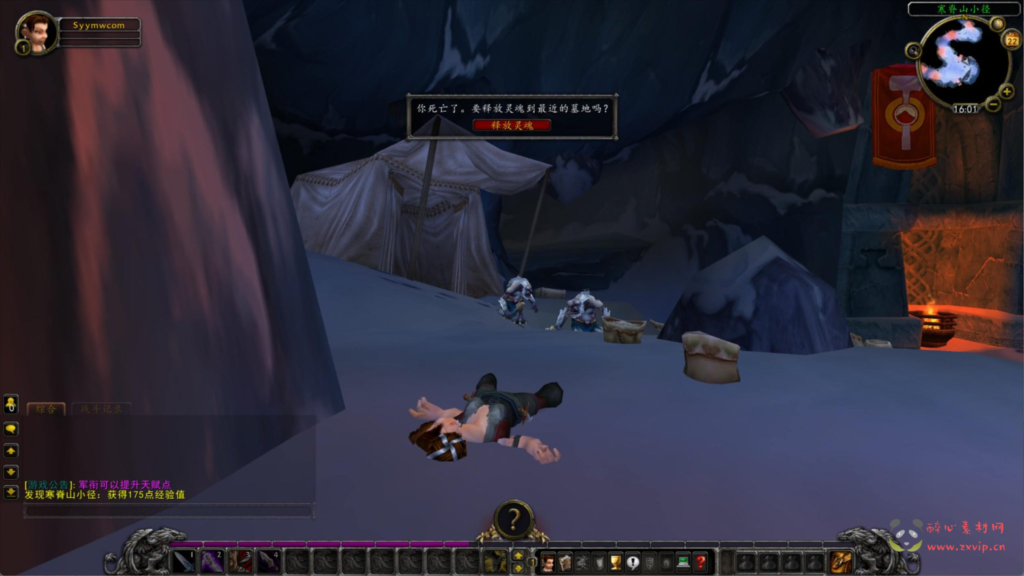Open the character info micro button
The height and width of the screenshot is (576, 1024).
pyautogui.click(x=548, y=563)
